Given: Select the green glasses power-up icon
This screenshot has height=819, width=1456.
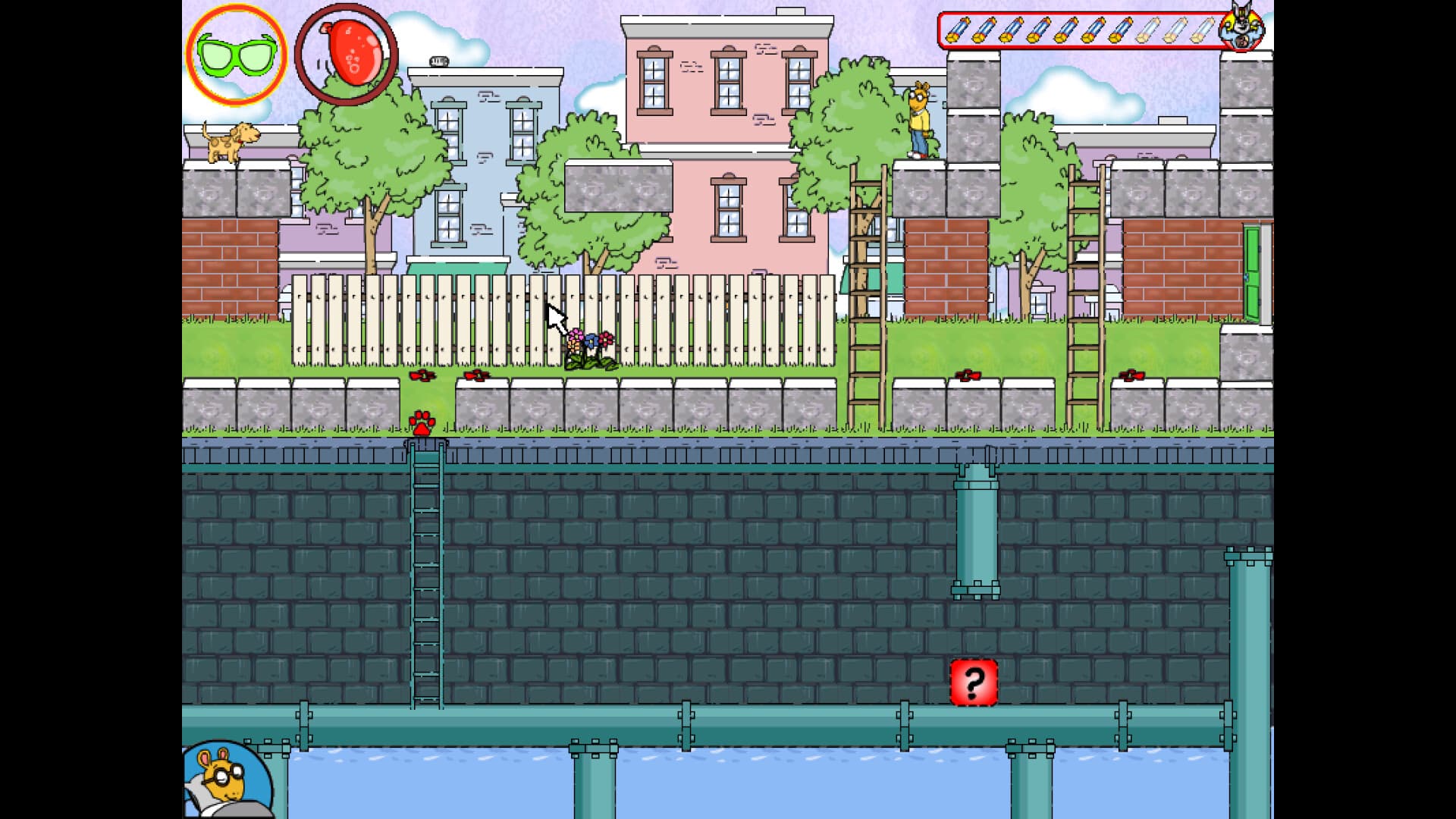Looking at the screenshot, I should (x=237, y=57).
